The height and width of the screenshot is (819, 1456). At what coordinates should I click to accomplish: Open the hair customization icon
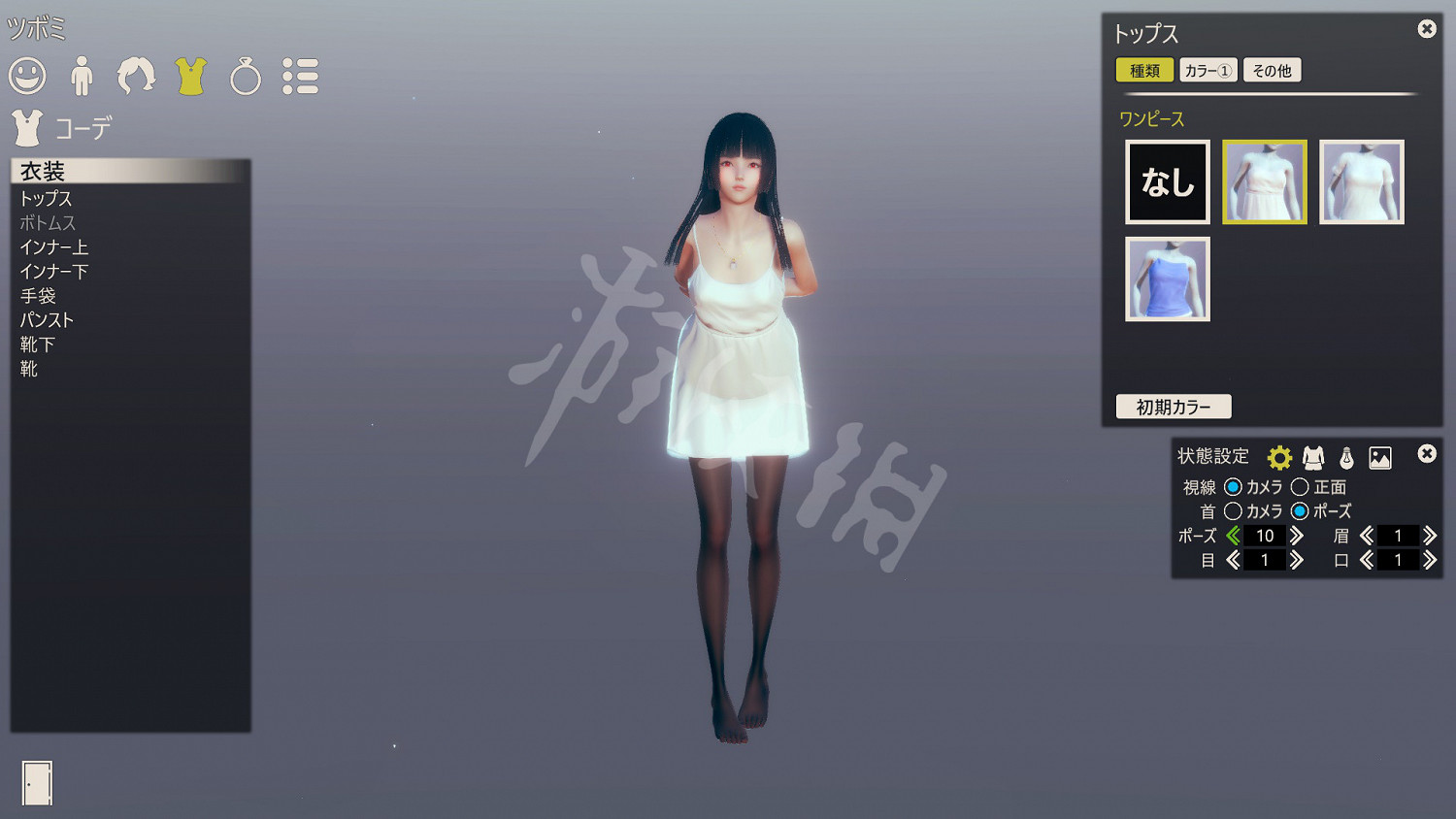136,77
